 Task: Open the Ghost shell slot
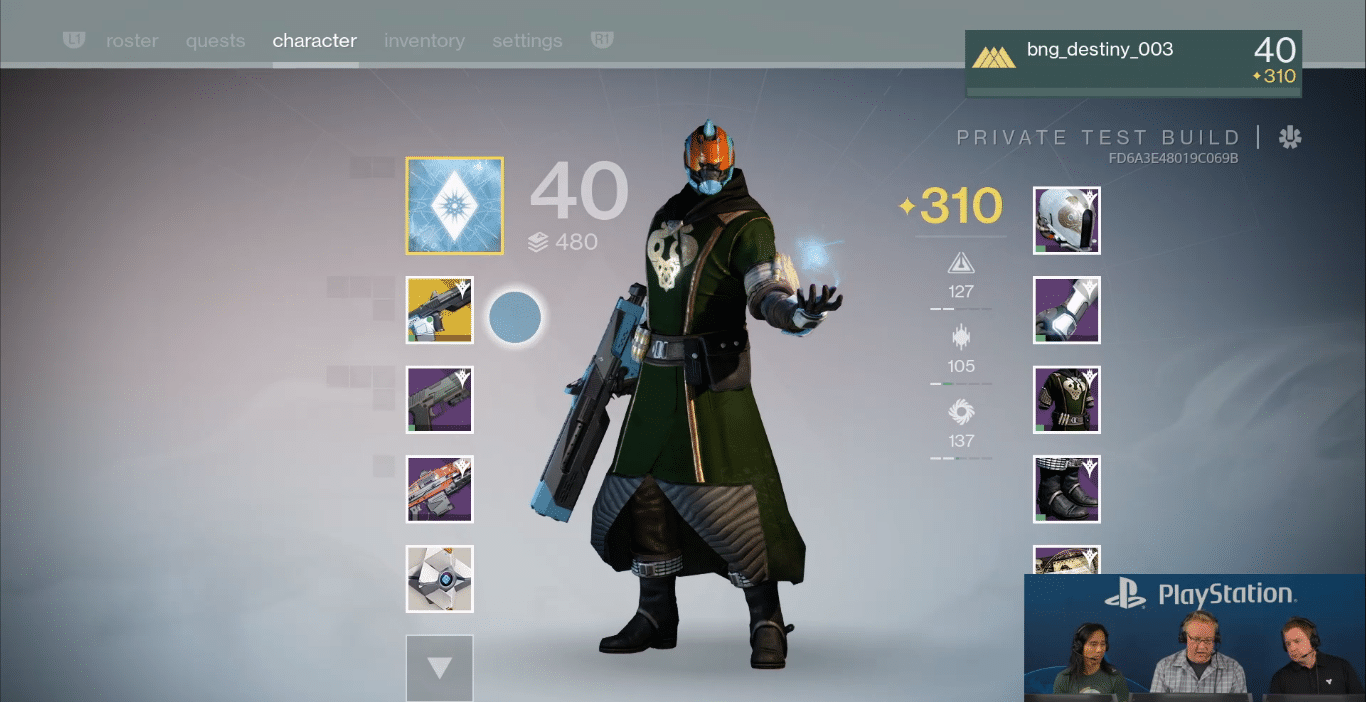pyautogui.click(x=440, y=579)
